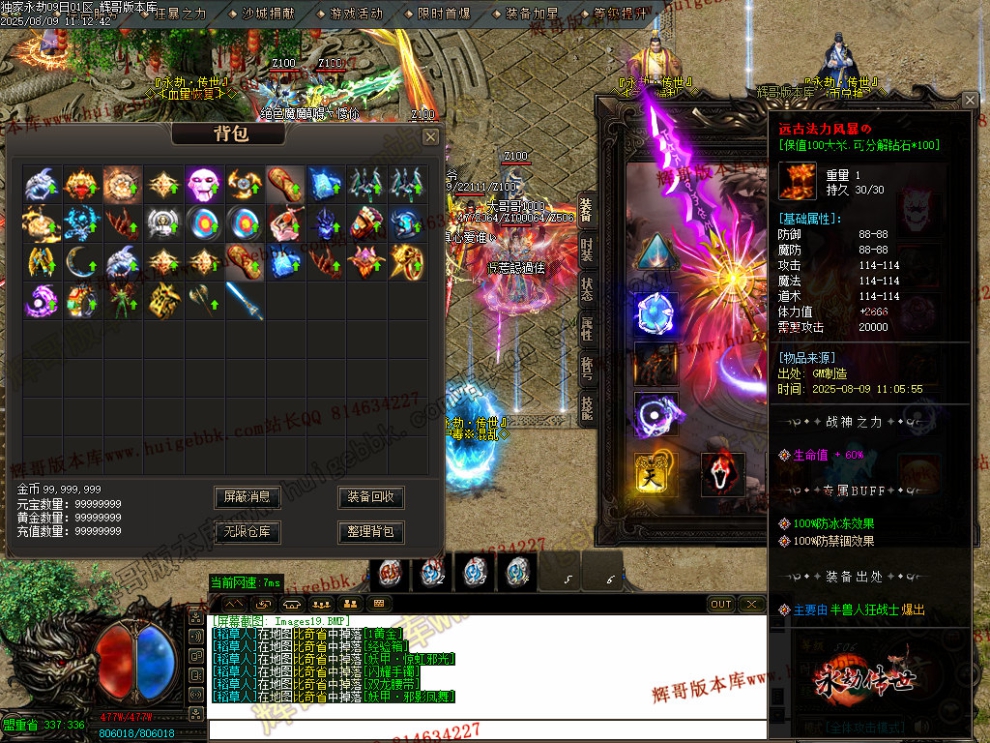The width and height of the screenshot is (990, 743).
Task: Use the red potion in the first hotbar slot
Action: (x=391, y=572)
